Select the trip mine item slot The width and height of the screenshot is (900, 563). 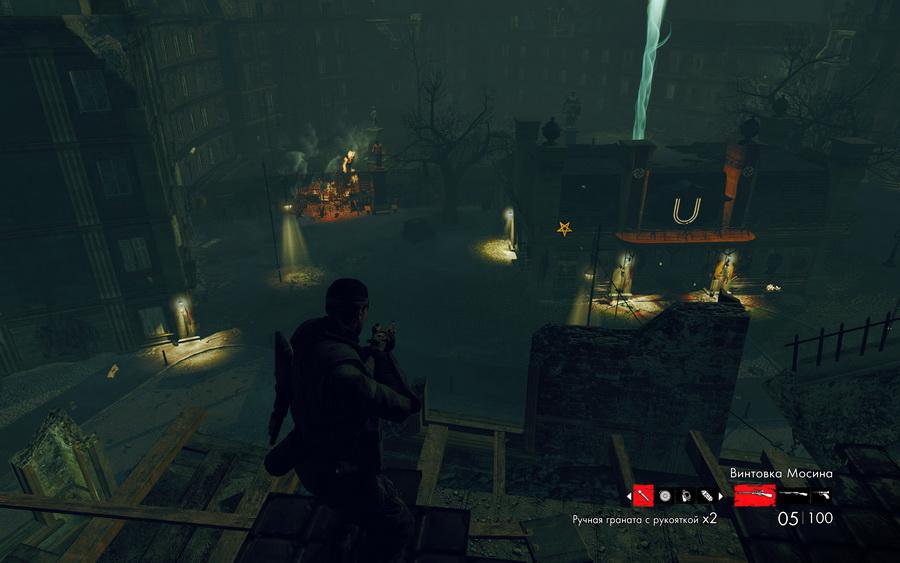684,495
